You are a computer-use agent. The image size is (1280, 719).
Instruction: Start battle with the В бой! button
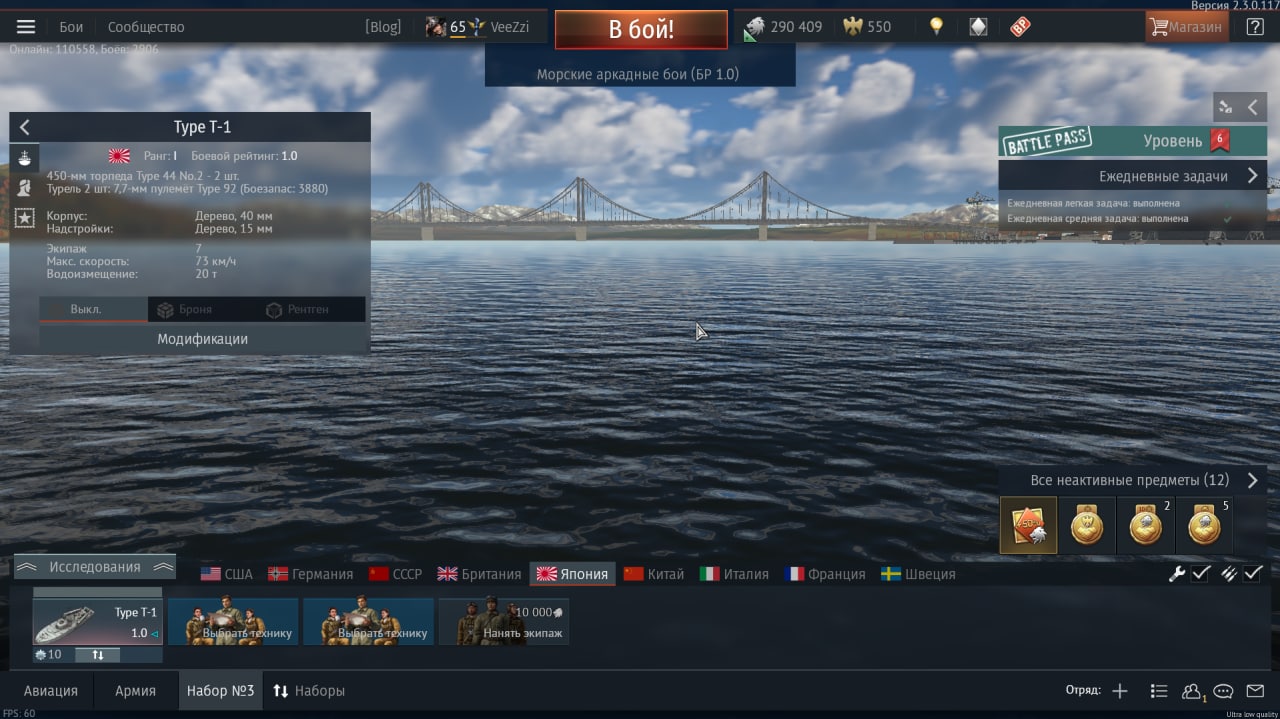pyautogui.click(x=641, y=29)
